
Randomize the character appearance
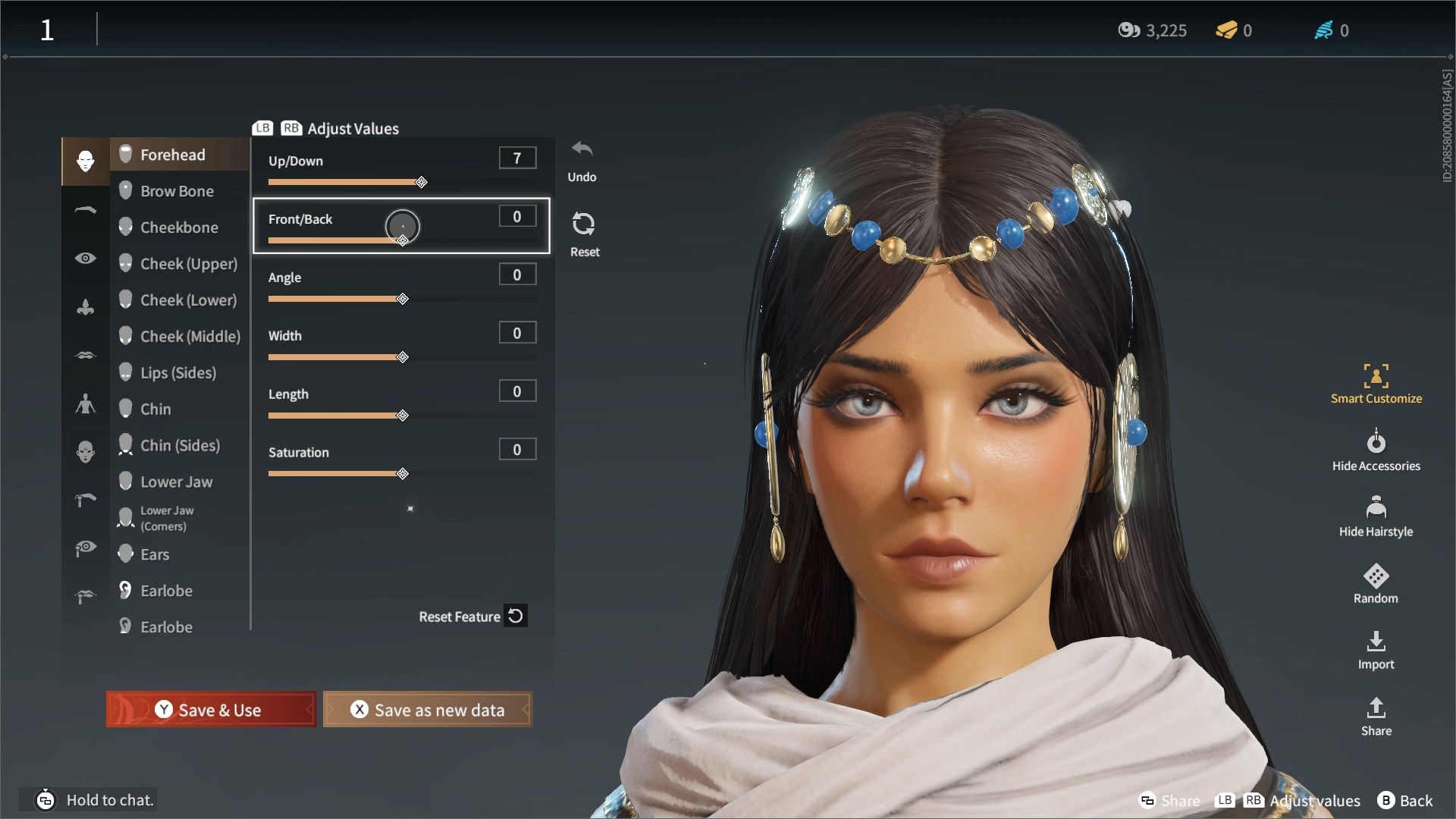[1375, 582]
